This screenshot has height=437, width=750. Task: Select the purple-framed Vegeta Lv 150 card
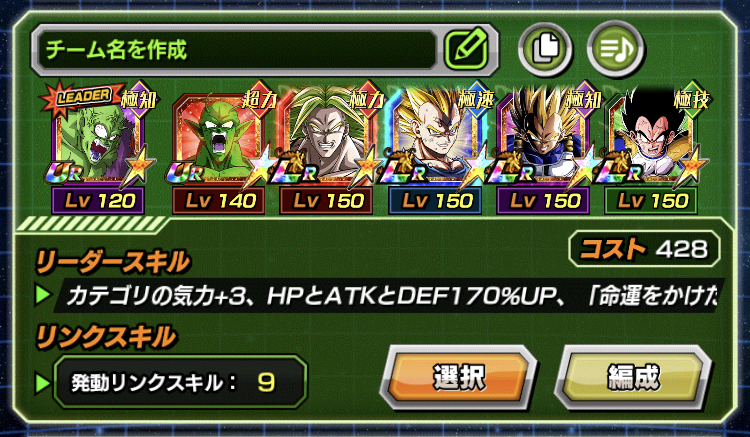pos(545,148)
